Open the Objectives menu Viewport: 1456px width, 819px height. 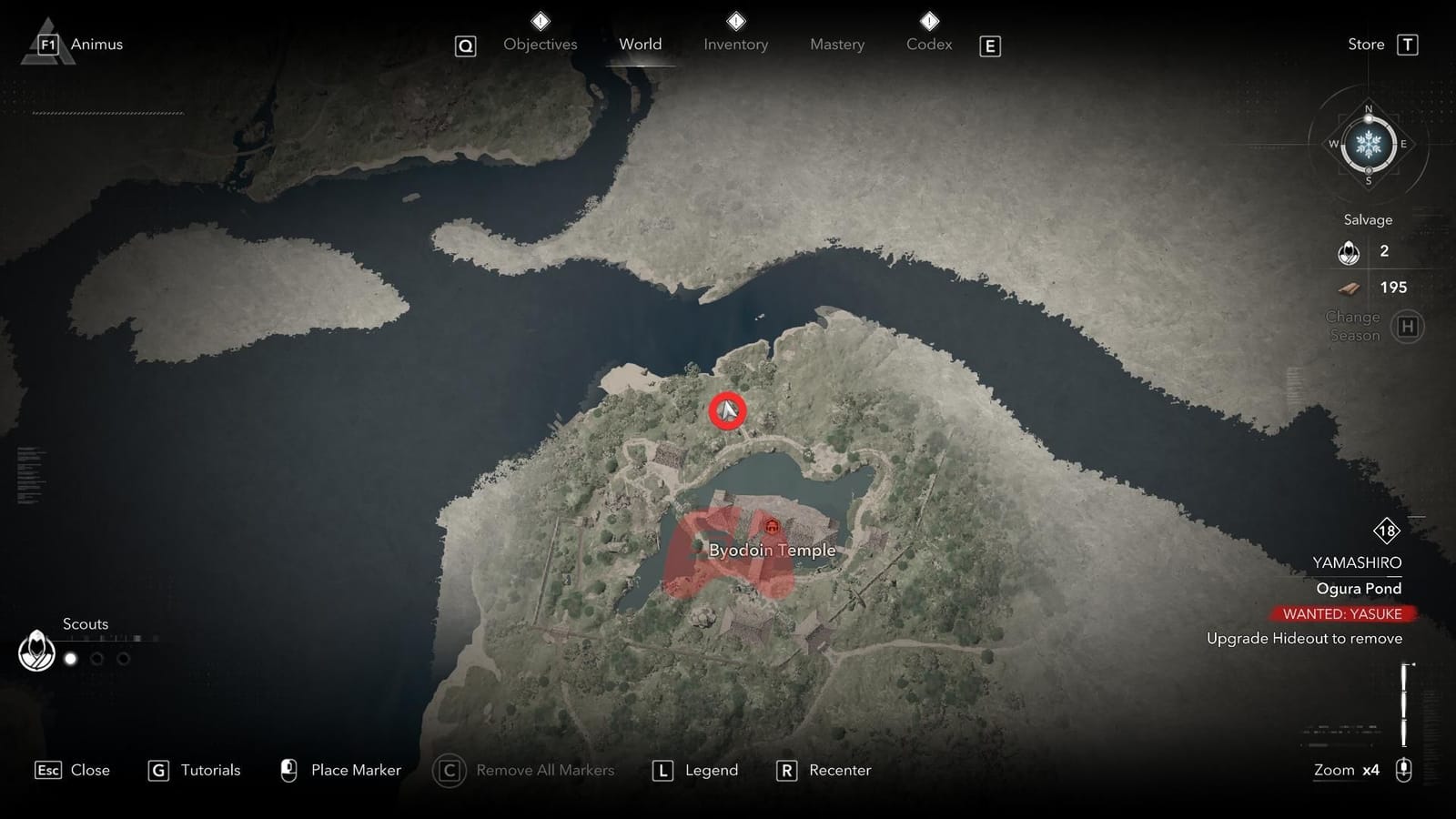(540, 44)
